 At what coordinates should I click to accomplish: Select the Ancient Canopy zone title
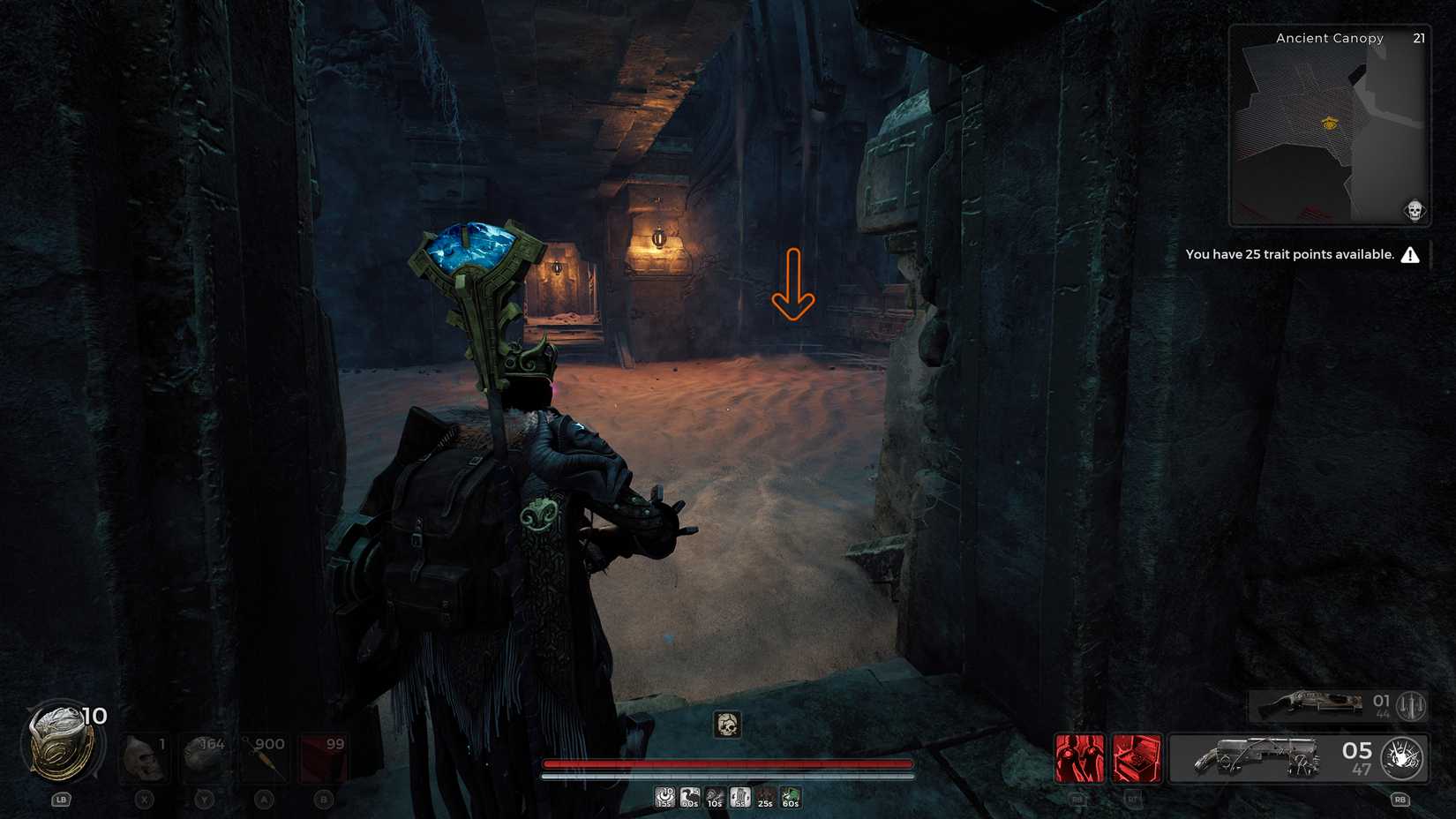click(1328, 38)
